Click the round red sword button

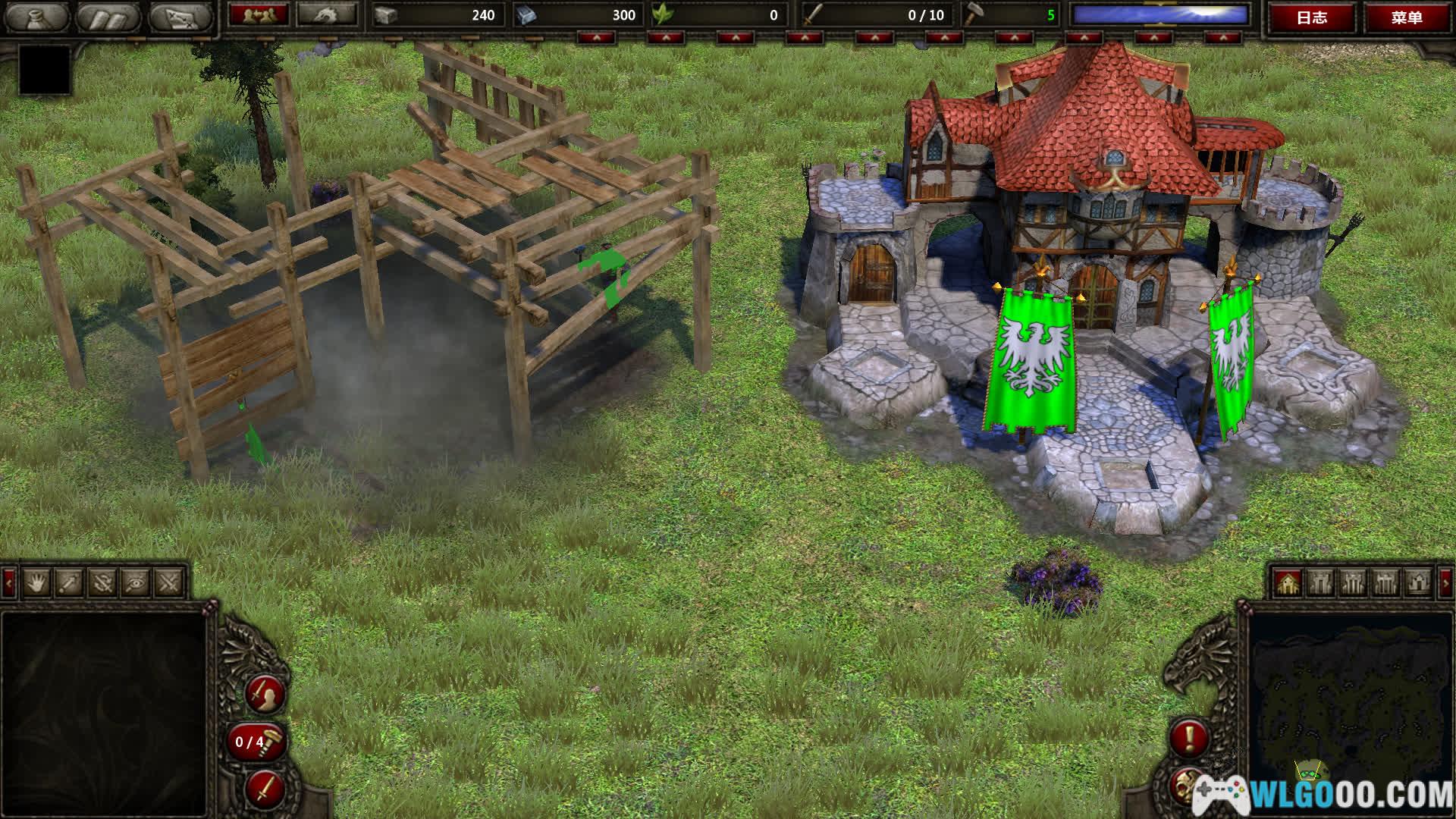tap(265, 789)
